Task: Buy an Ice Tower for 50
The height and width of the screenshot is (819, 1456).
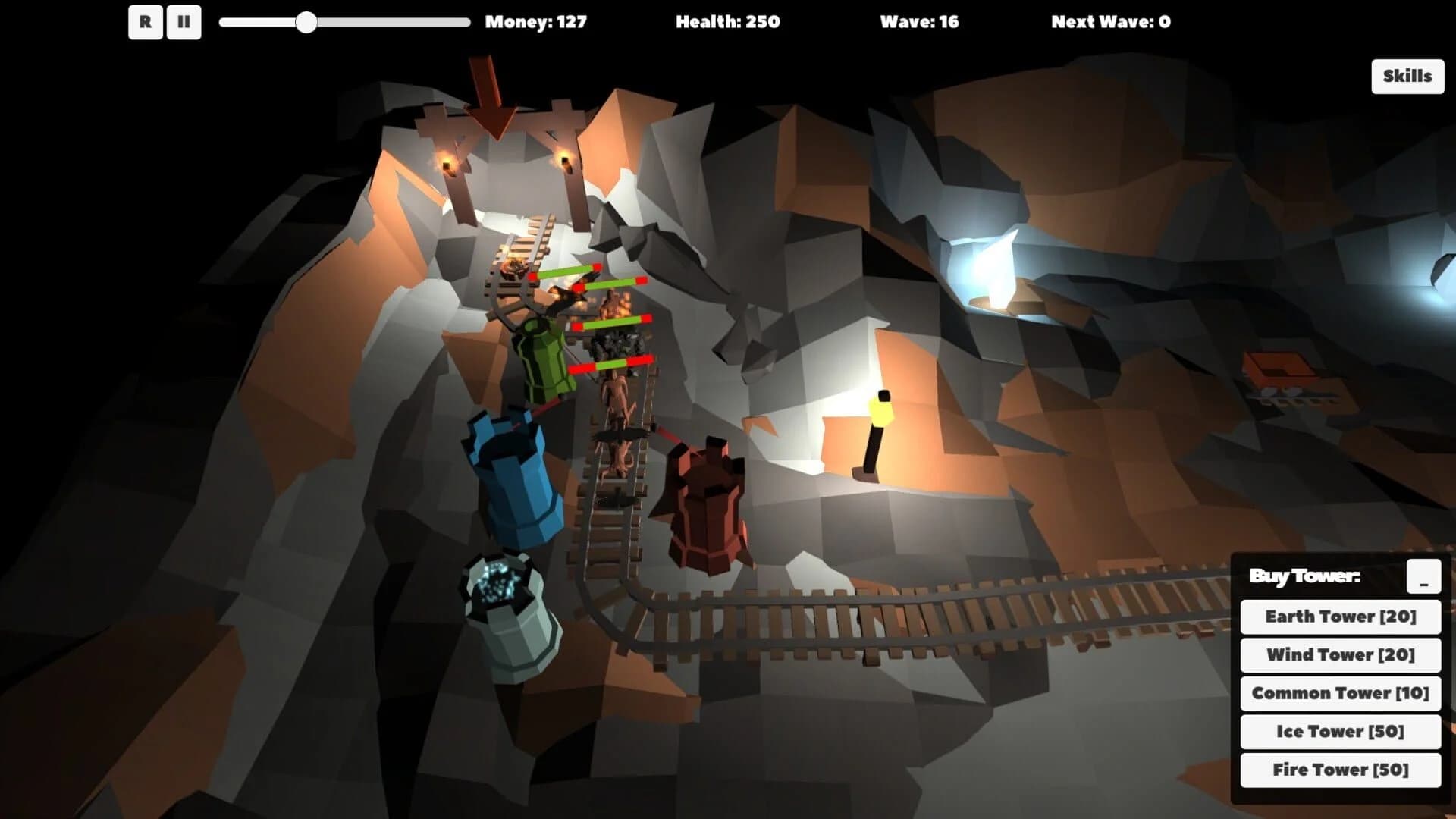Action: point(1339,731)
